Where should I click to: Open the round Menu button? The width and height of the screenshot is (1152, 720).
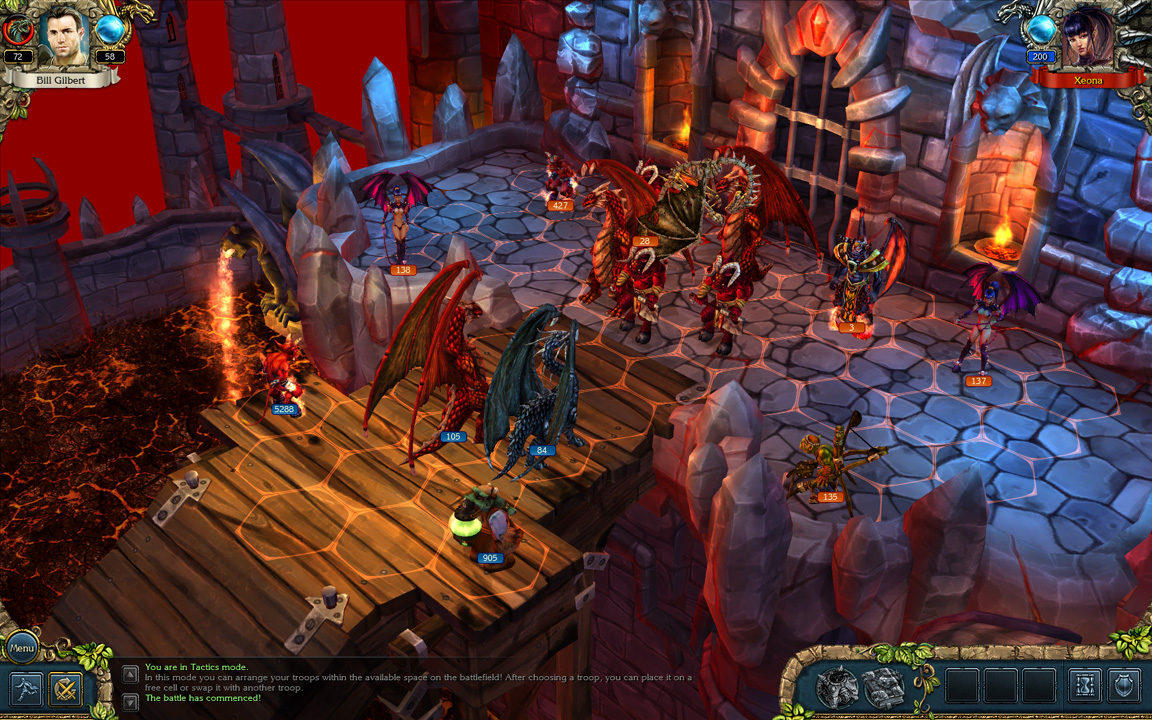(x=21, y=648)
